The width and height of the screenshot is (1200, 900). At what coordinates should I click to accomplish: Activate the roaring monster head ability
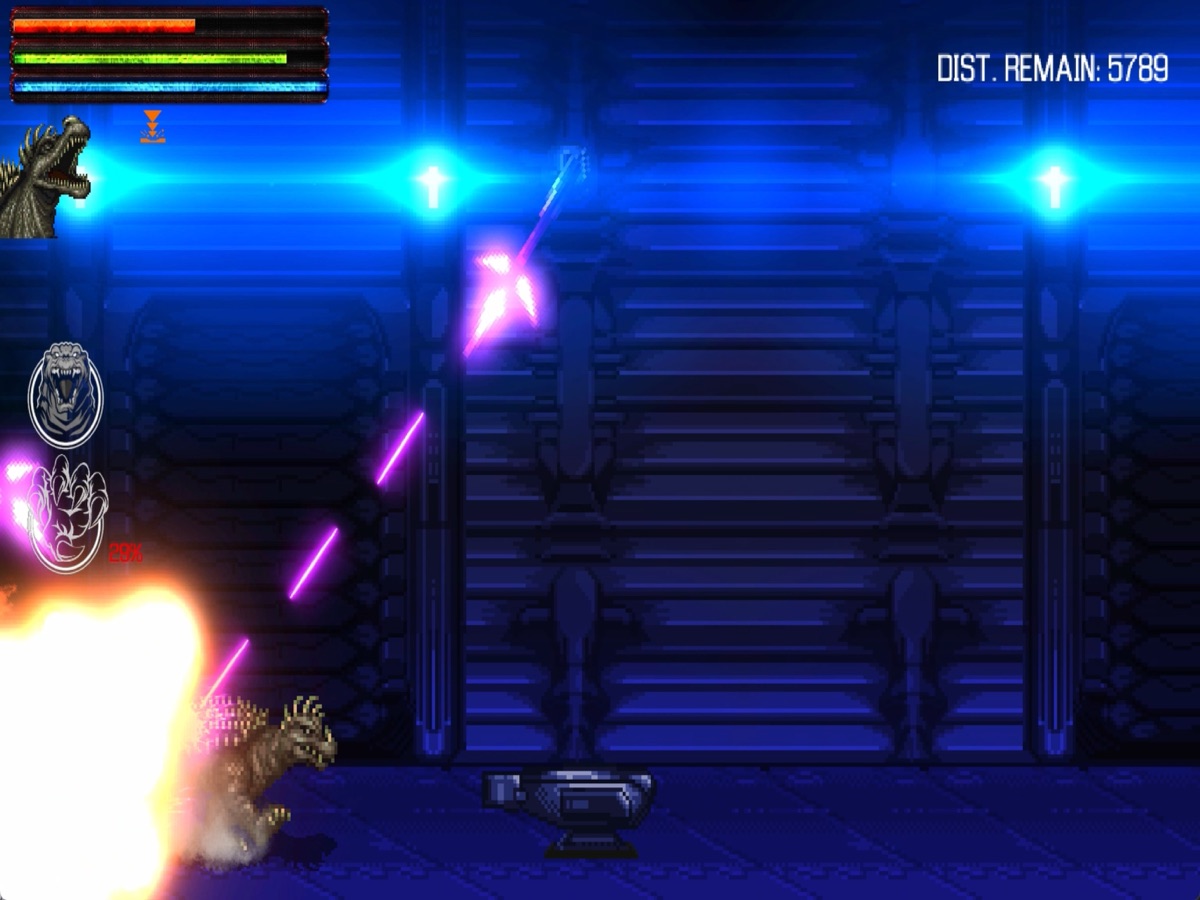pos(66,394)
